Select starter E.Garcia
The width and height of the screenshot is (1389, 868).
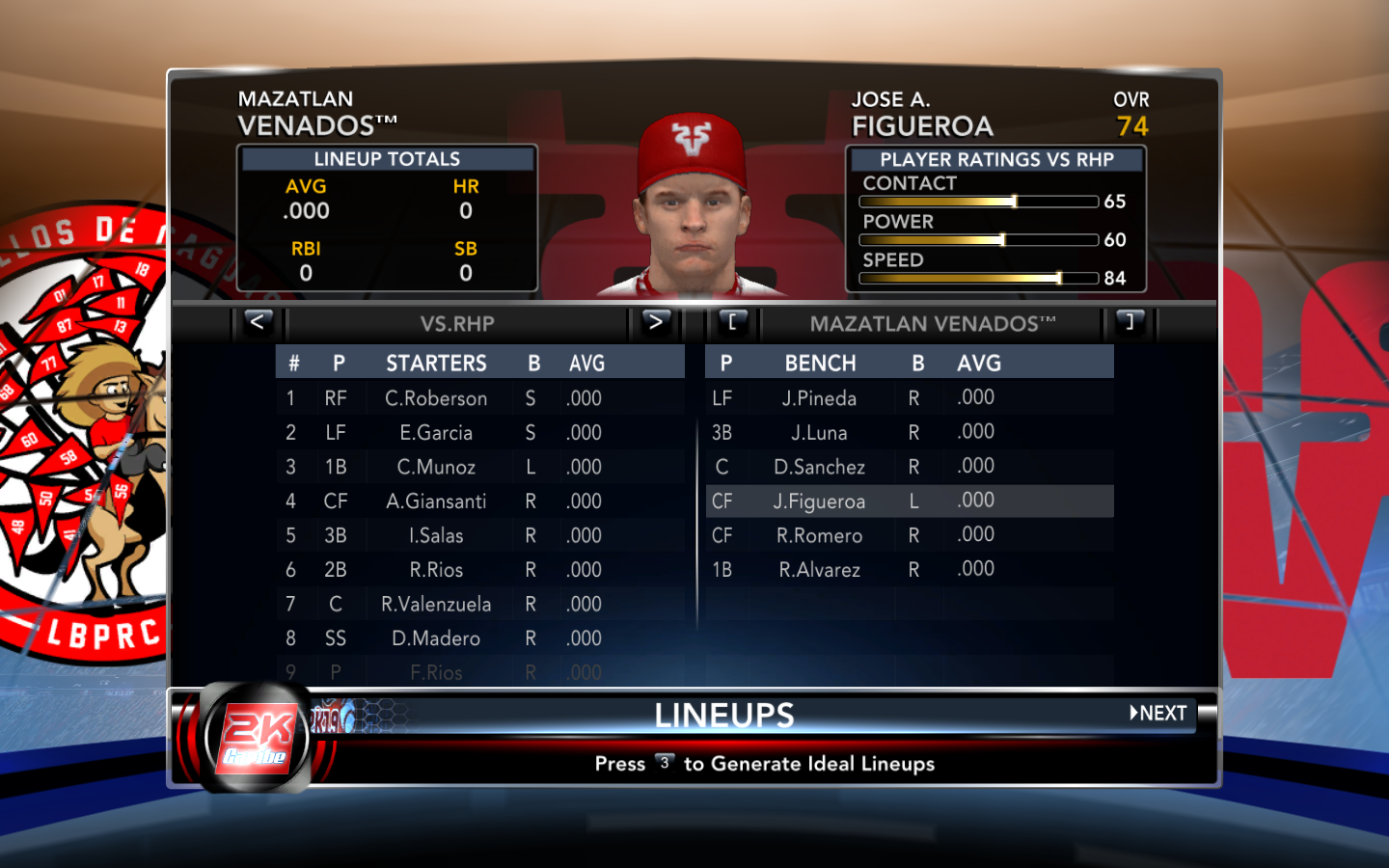coord(436,433)
